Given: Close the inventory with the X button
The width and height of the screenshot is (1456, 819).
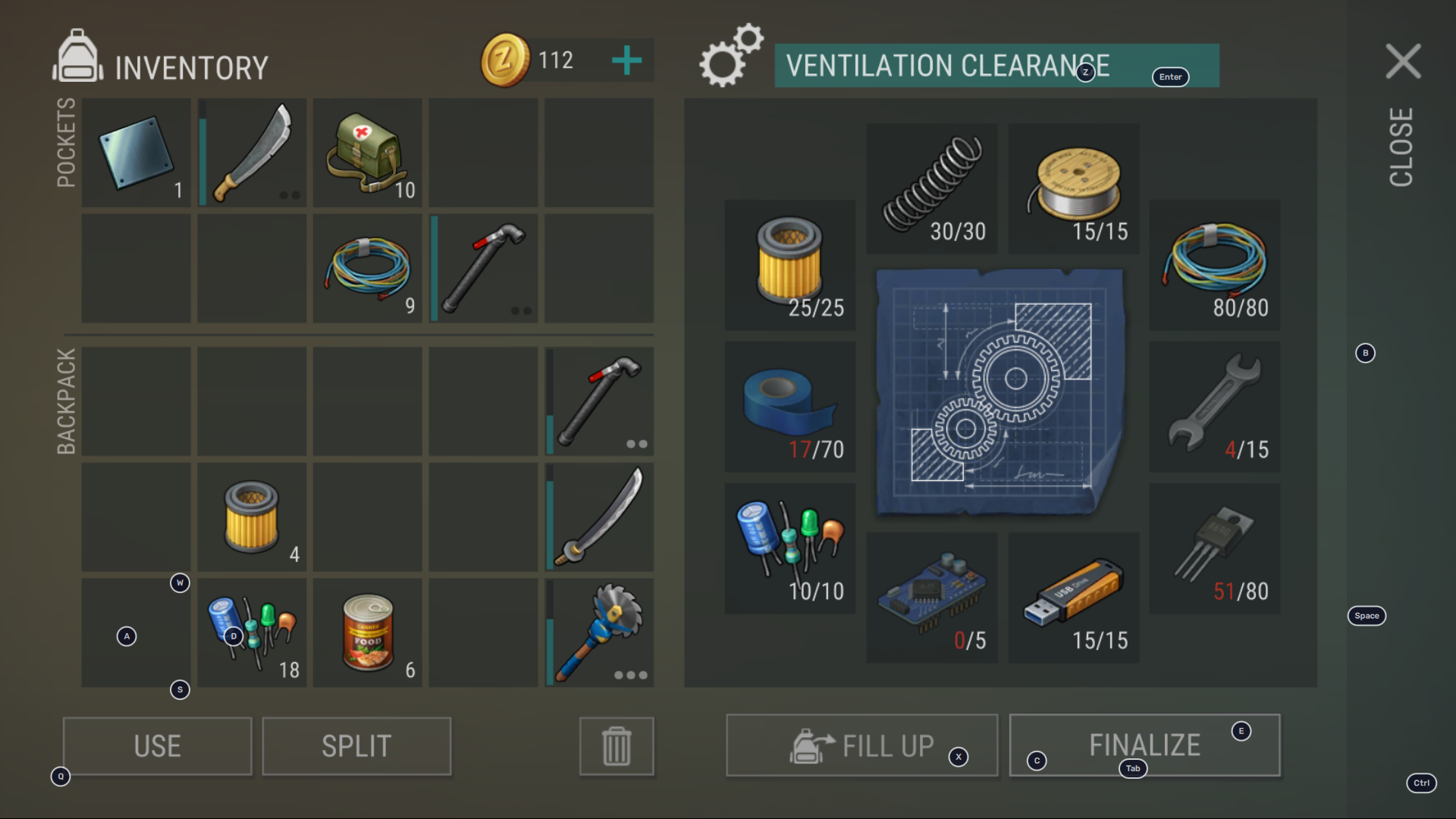Looking at the screenshot, I should (1403, 61).
